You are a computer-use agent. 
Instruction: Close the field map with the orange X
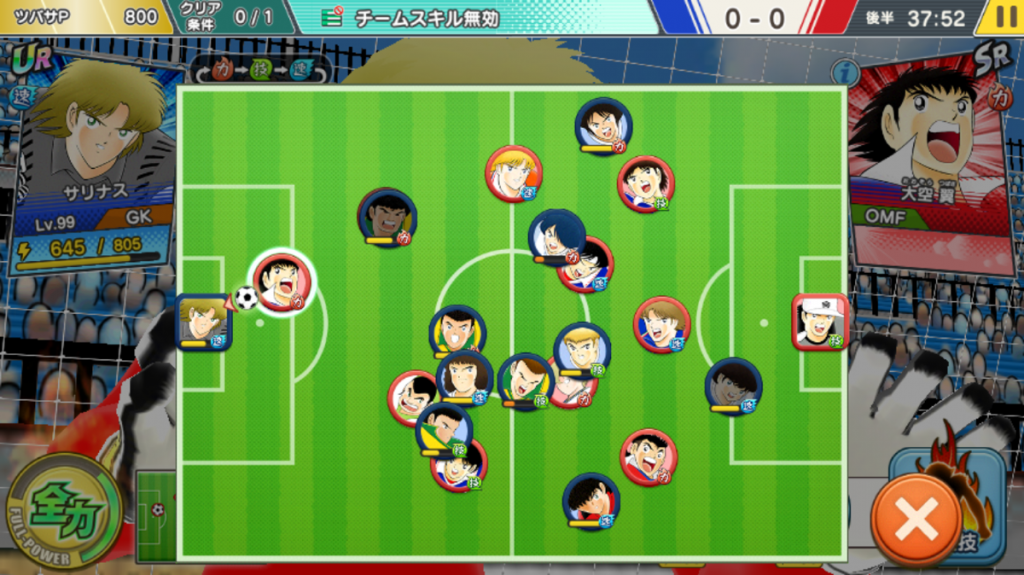click(x=916, y=518)
